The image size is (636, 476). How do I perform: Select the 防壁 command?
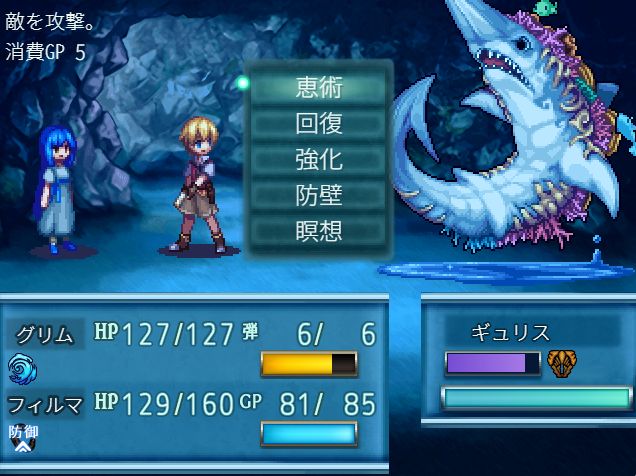(x=318, y=195)
